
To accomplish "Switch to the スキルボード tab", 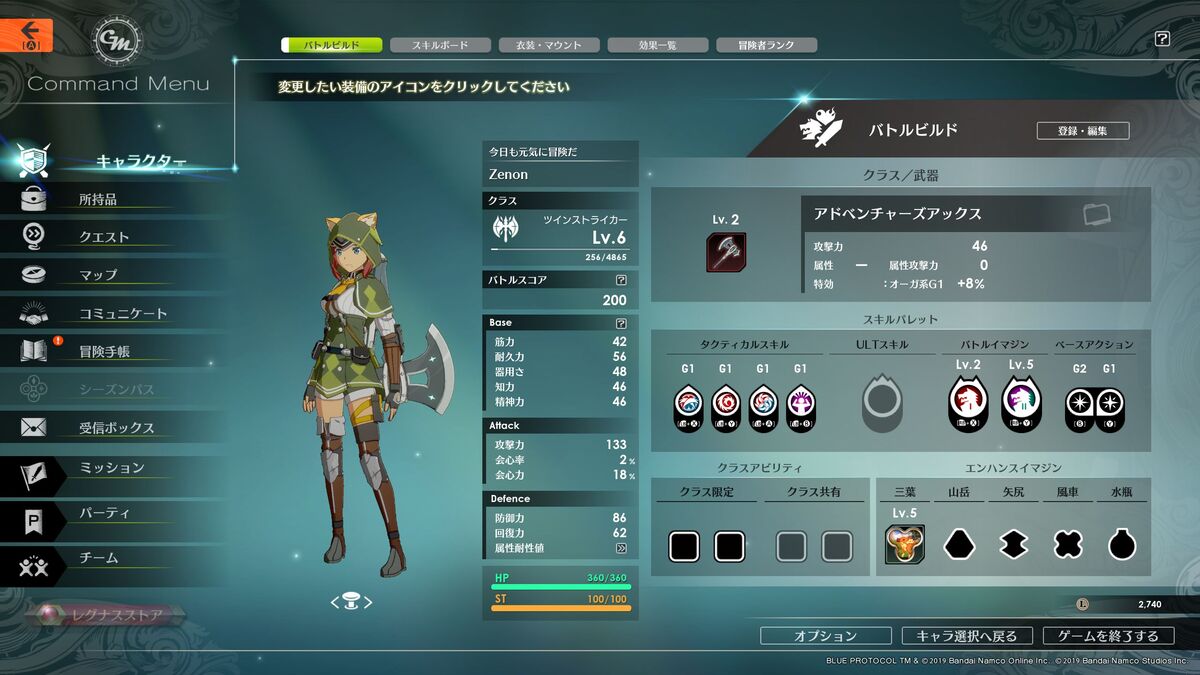I will coord(440,45).
